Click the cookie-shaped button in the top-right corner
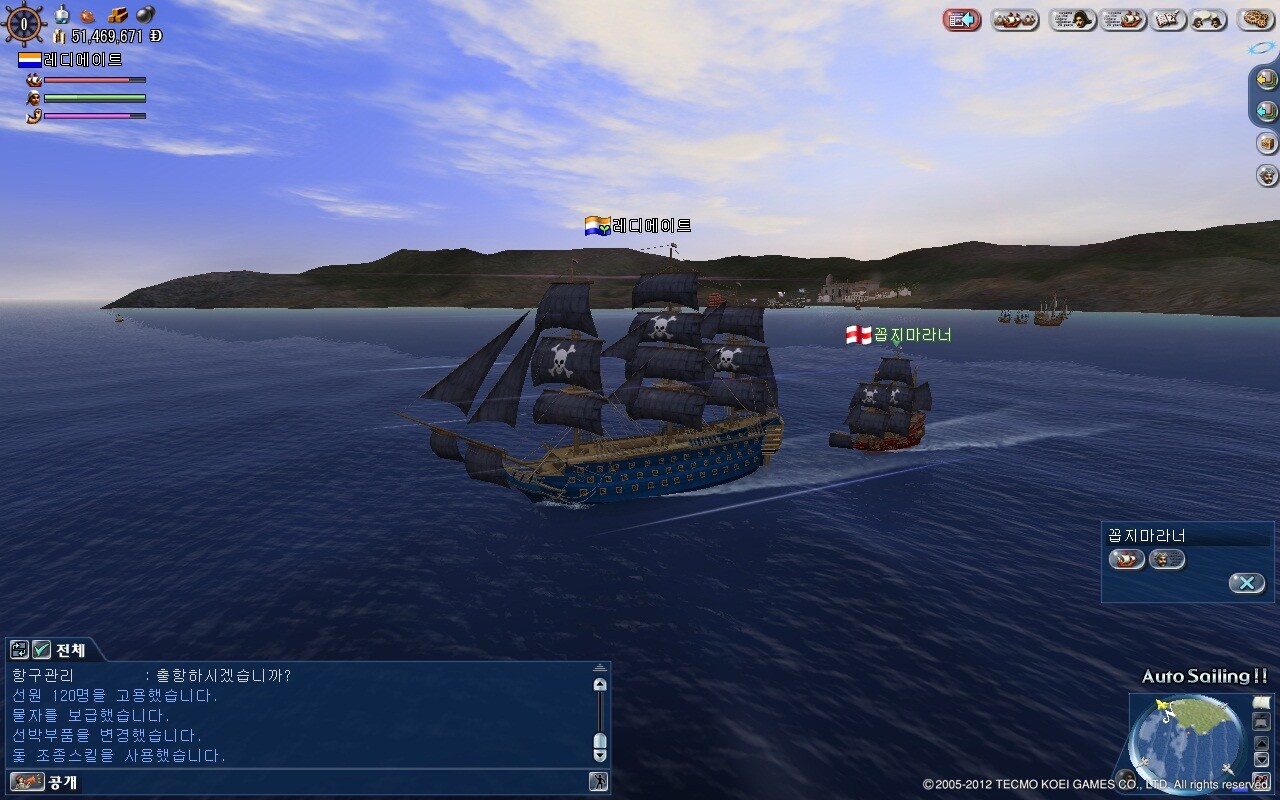Screen dimensions: 1280x800 [x=1255, y=20]
